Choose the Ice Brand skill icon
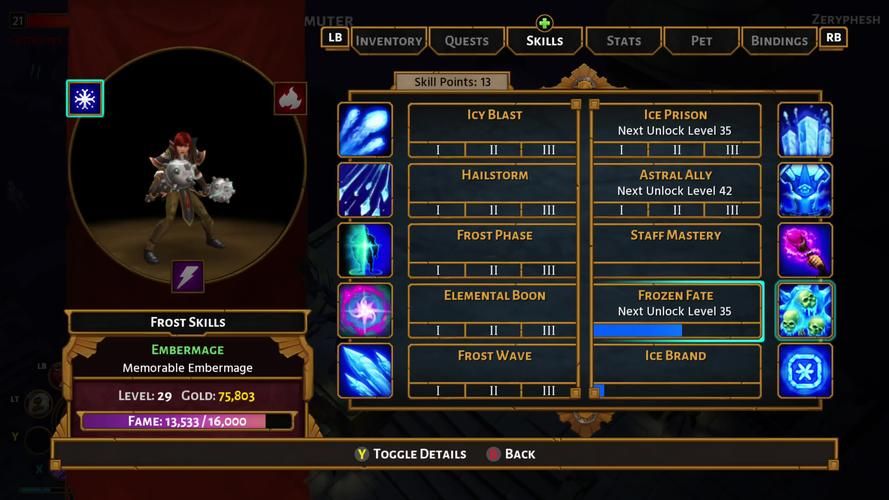The image size is (889, 500). pos(805,370)
